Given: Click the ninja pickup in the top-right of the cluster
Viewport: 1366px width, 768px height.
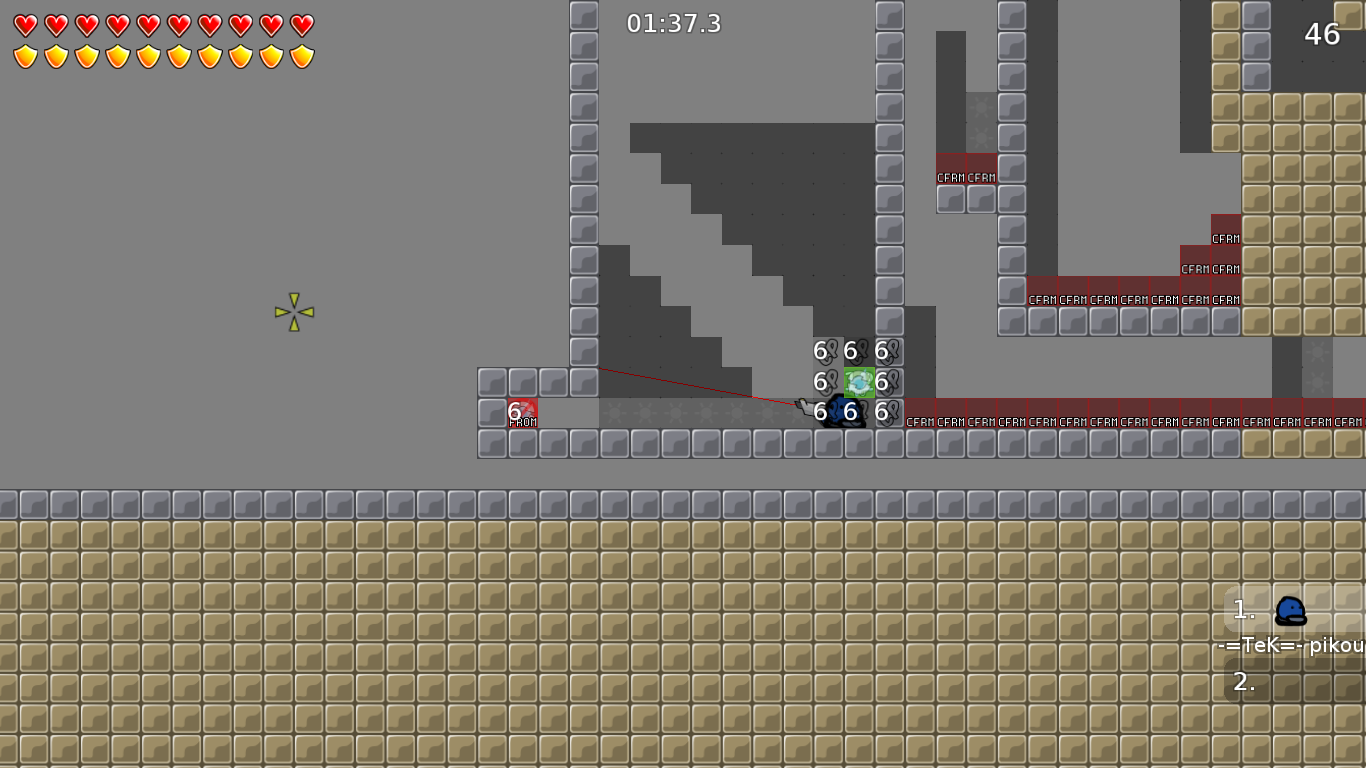Looking at the screenshot, I should pos(884,351).
